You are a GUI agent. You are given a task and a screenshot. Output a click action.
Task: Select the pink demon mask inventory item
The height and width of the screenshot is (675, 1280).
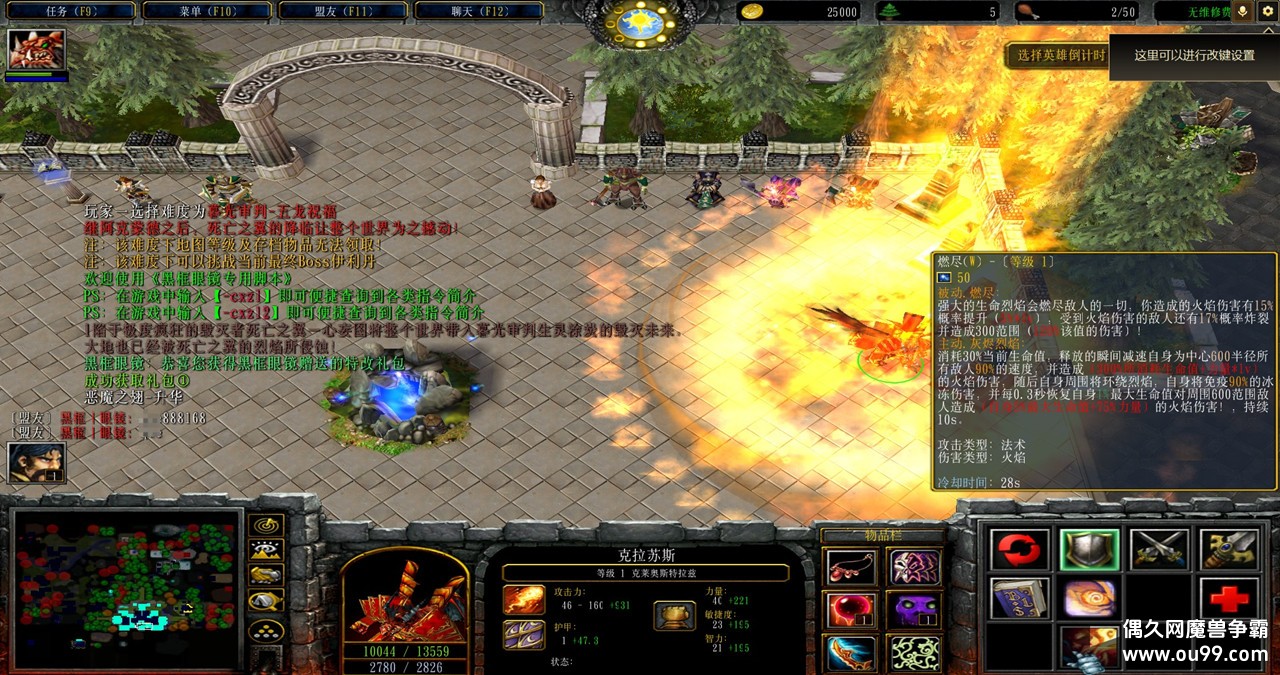[914, 567]
